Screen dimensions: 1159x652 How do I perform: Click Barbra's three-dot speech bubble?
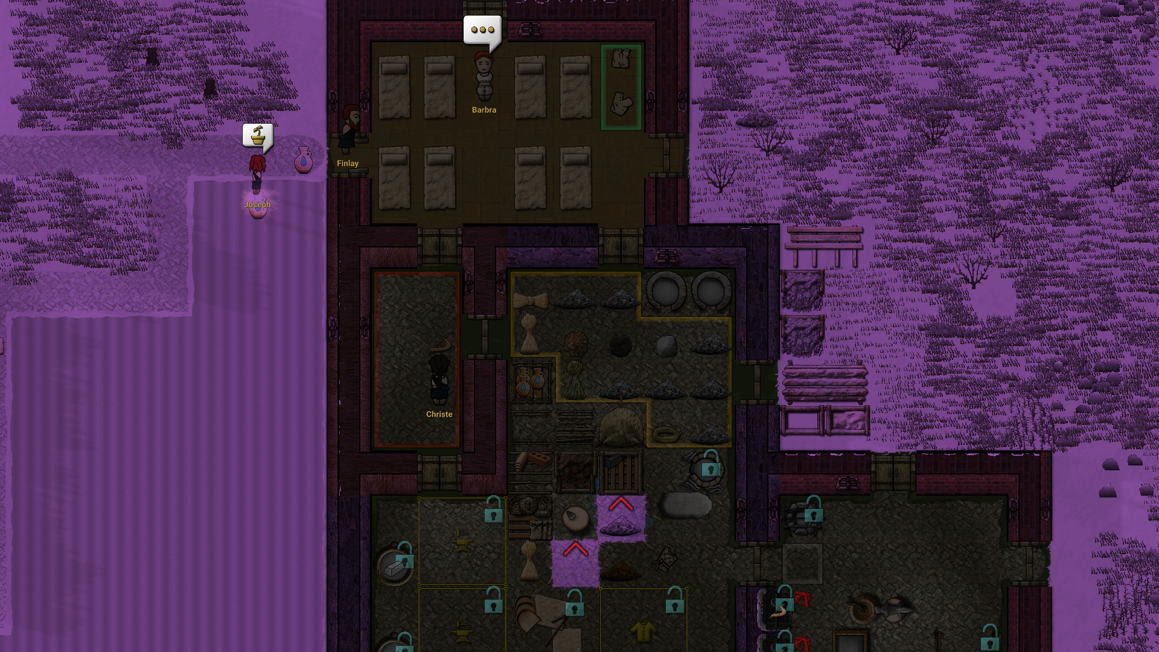point(482,31)
